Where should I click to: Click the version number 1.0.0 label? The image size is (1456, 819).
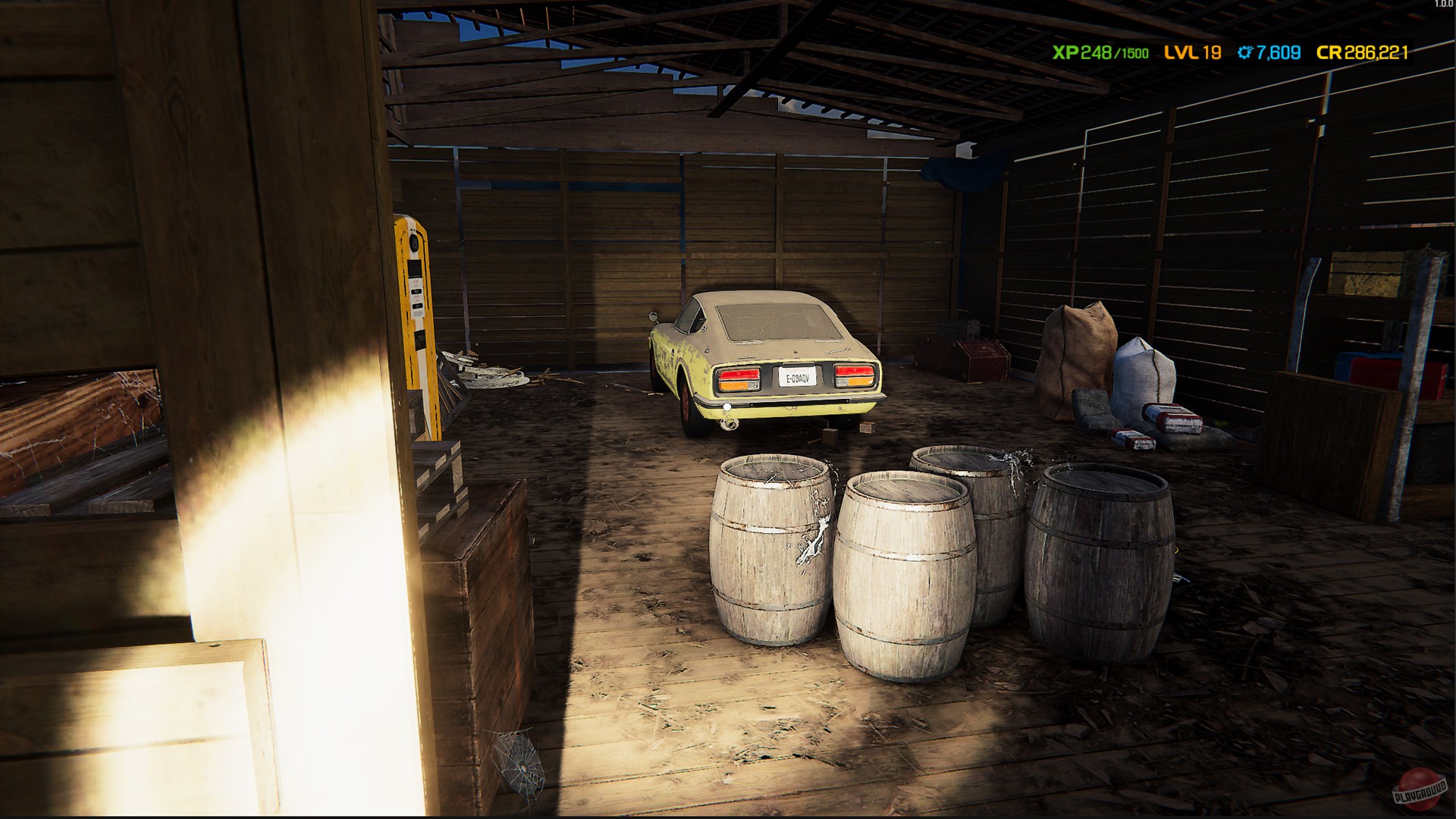1442,6
